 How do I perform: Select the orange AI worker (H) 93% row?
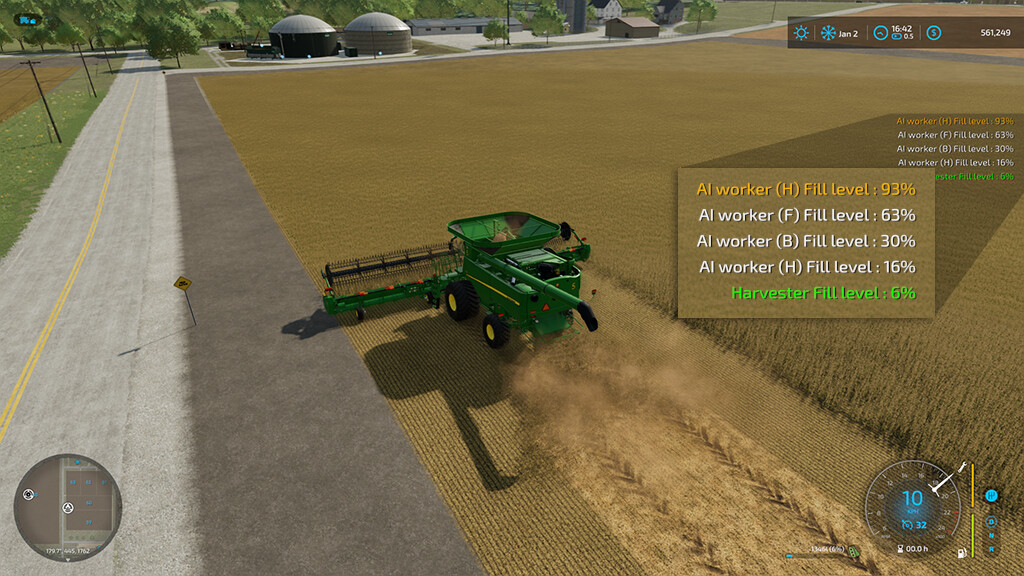click(806, 189)
